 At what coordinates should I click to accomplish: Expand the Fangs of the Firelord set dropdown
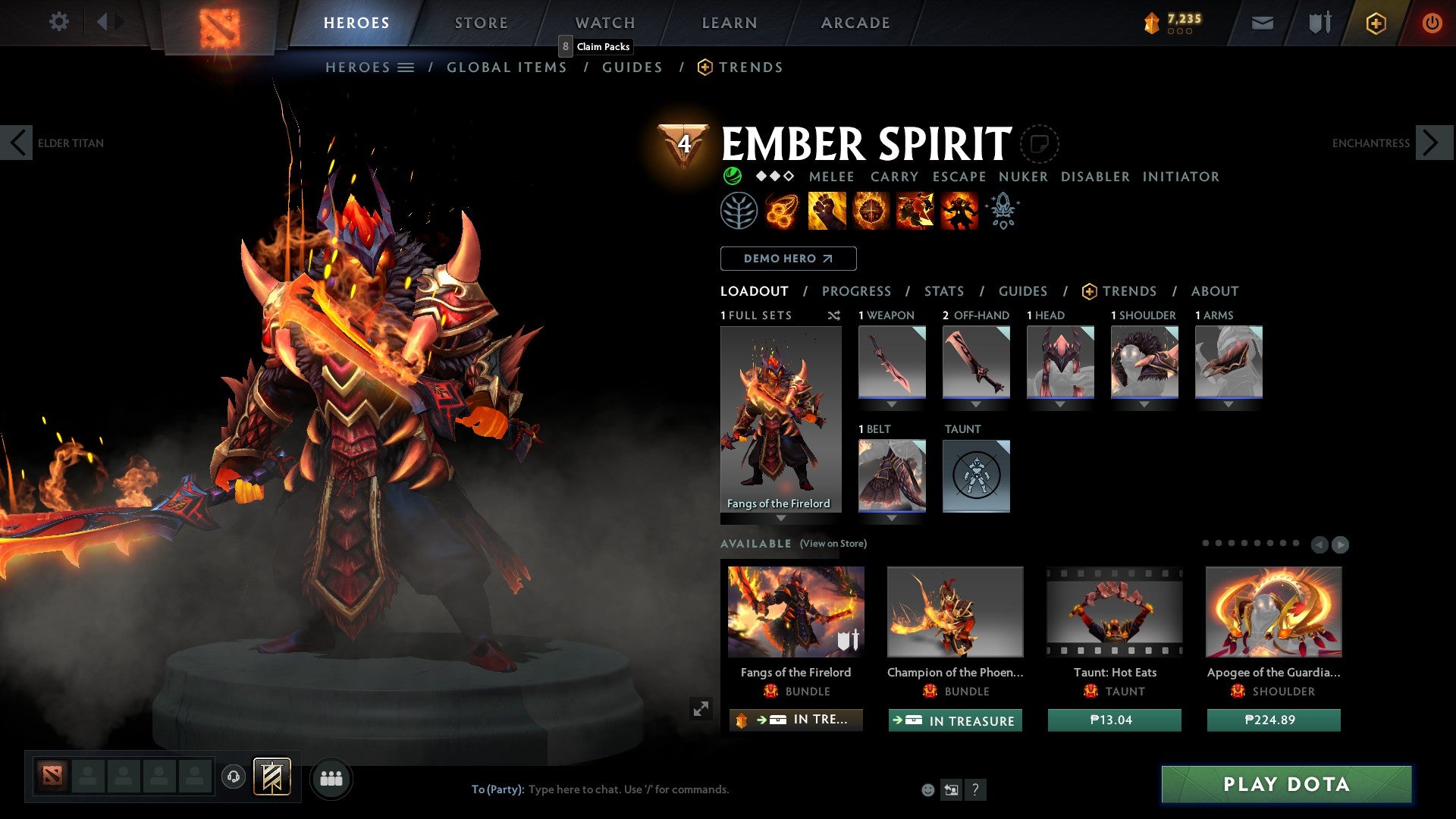(x=781, y=516)
